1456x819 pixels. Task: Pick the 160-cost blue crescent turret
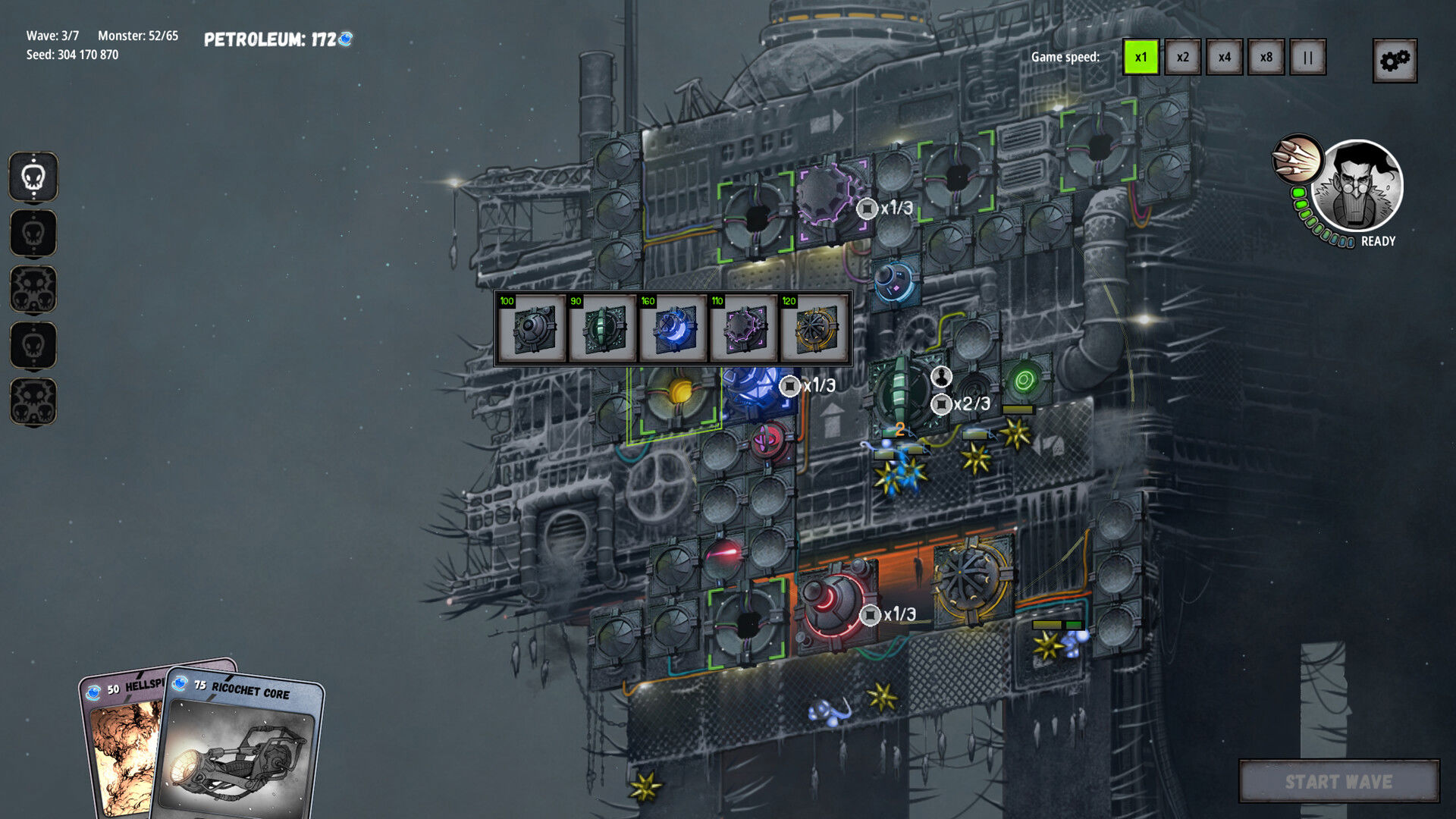click(673, 329)
